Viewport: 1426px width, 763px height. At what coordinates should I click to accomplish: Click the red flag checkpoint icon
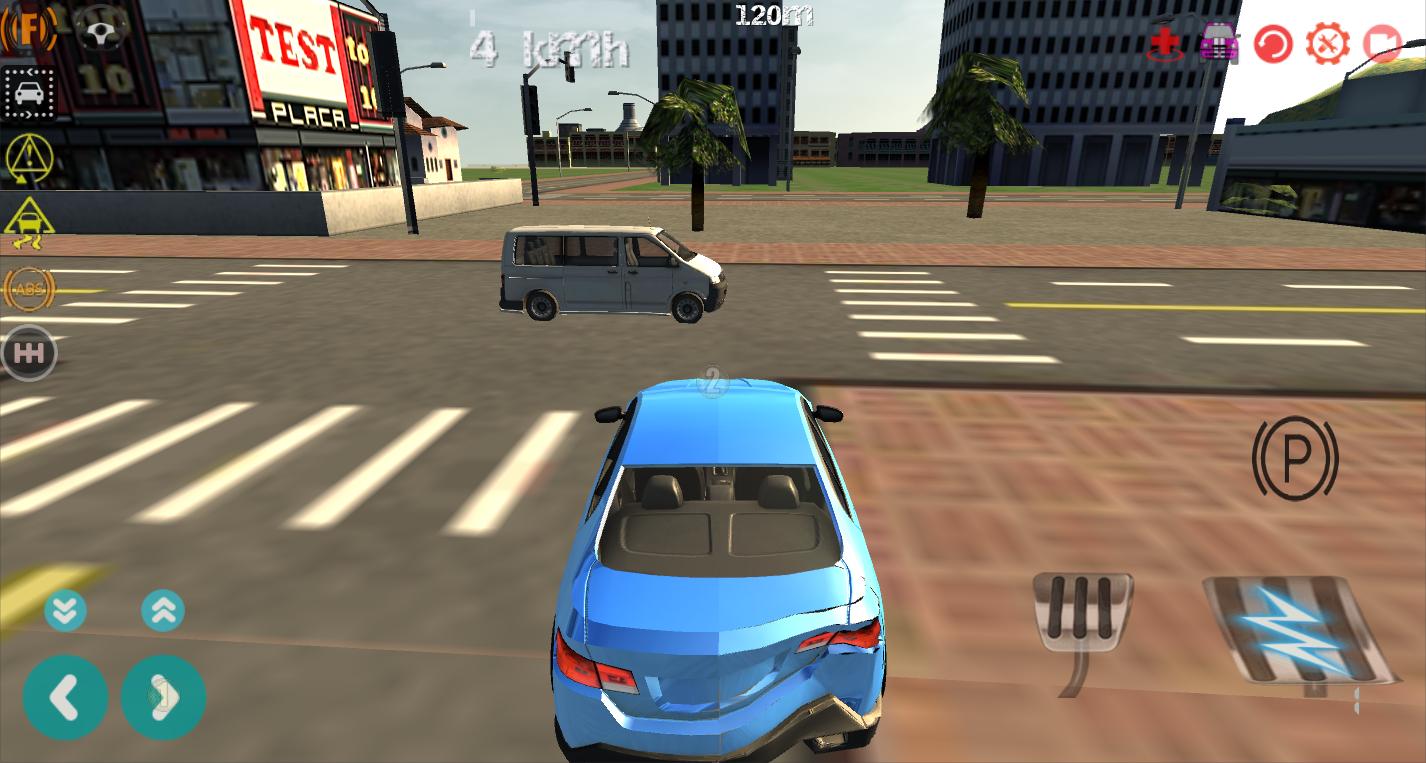pyautogui.click(x=1383, y=43)
